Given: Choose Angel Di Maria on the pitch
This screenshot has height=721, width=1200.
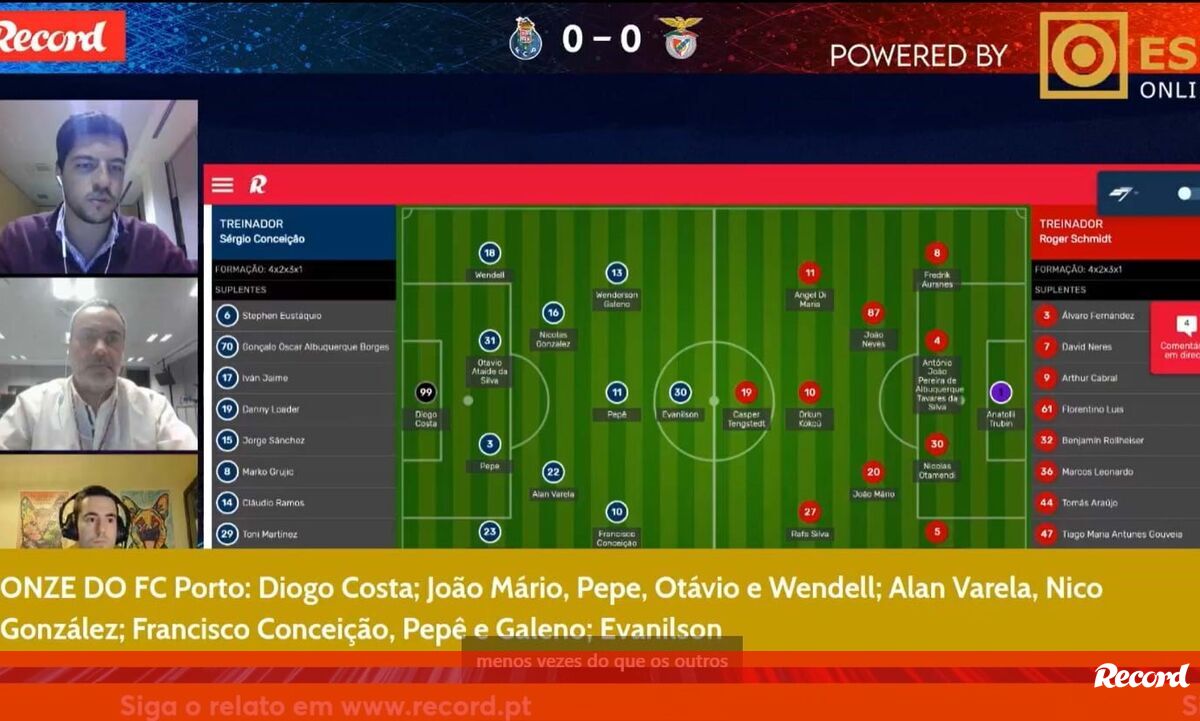Looking at the screenshot, I should click(x=809, y=273).
